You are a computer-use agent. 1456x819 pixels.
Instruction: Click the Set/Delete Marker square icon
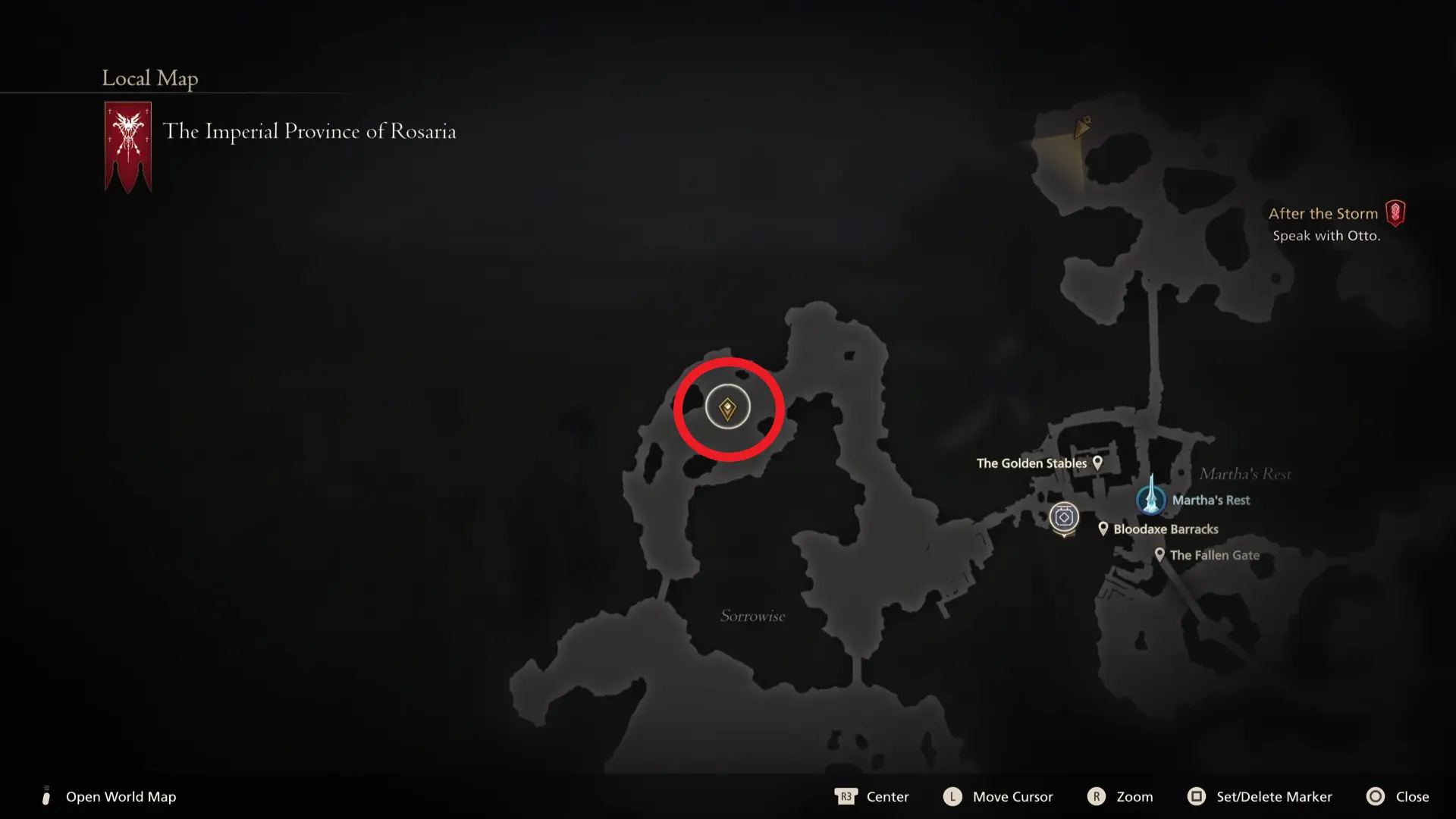coord(1198,797)
